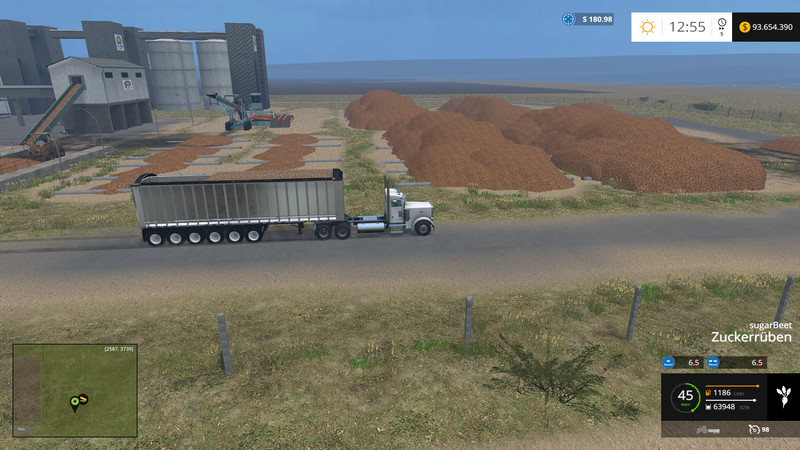
Task: Click the green player marker on minimap
Action: coord(75,403)
